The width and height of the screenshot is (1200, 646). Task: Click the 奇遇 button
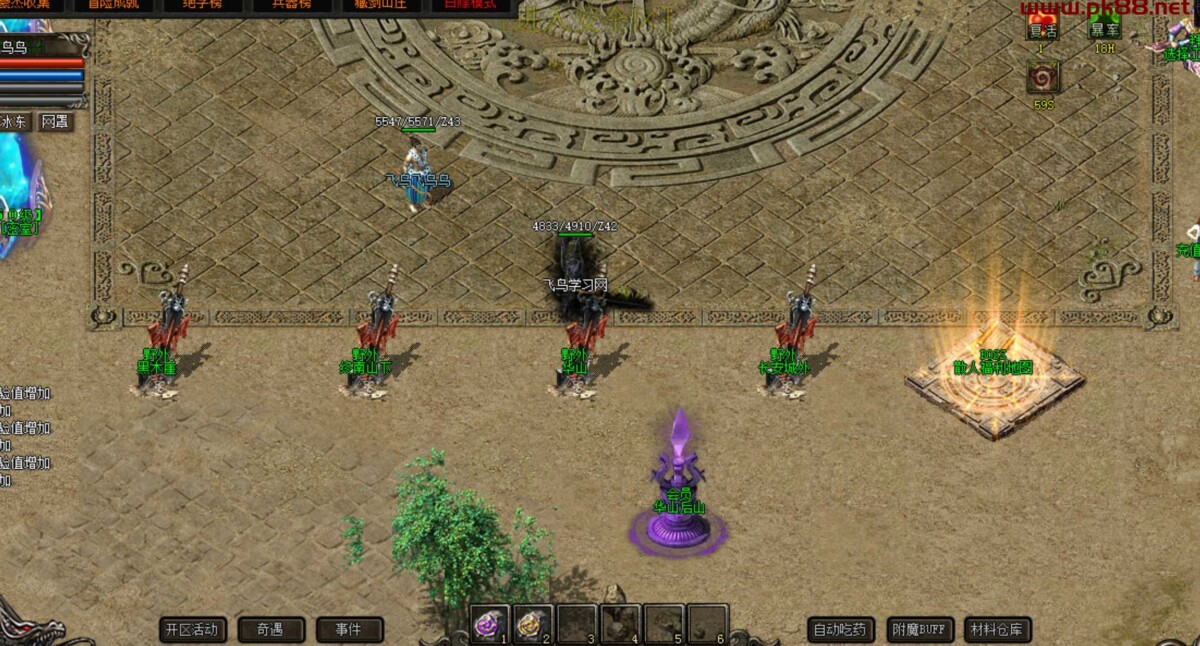point(270,630)
